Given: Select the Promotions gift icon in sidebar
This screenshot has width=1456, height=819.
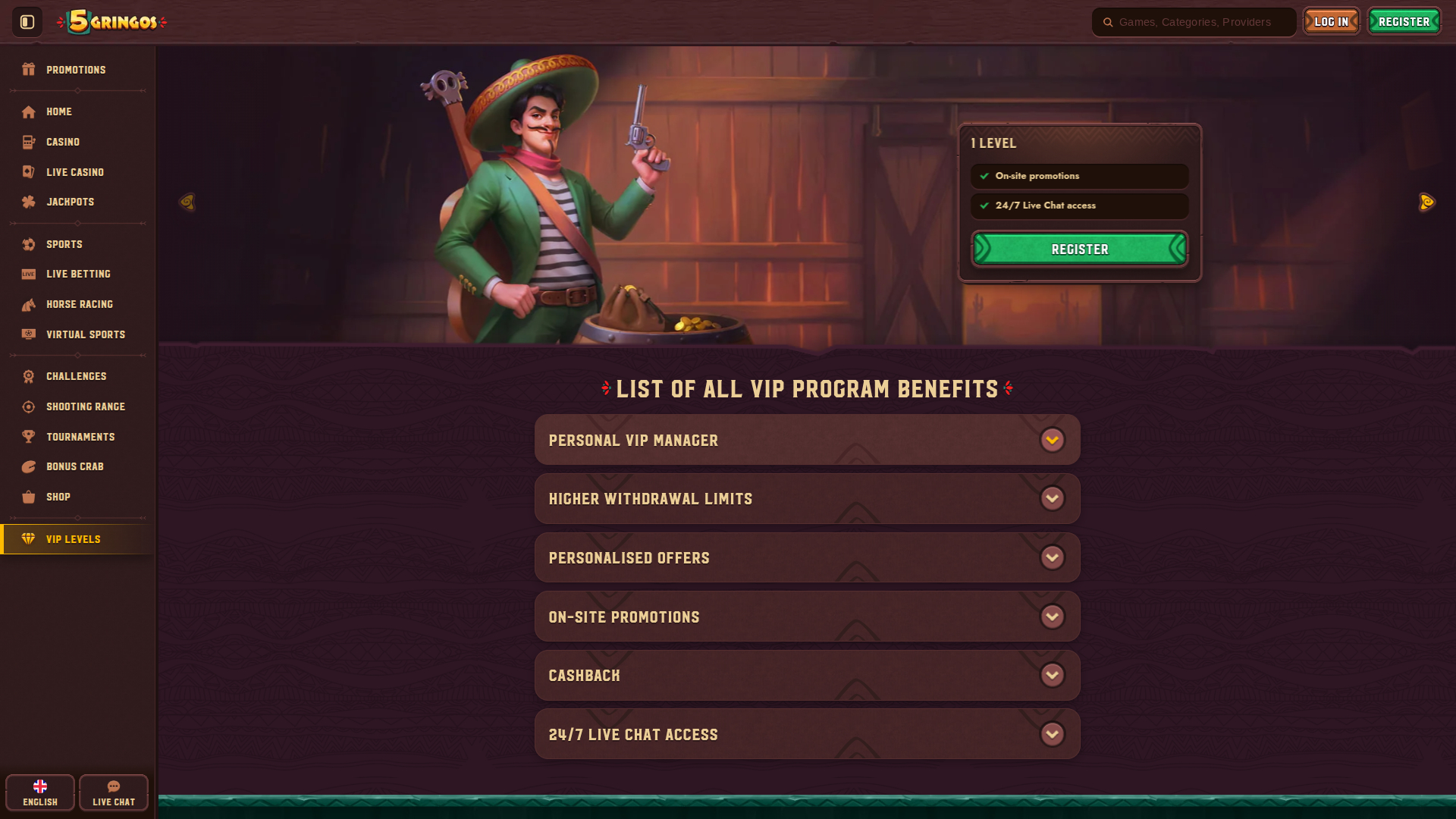Looking at the screenshot, I should (28, 69).
